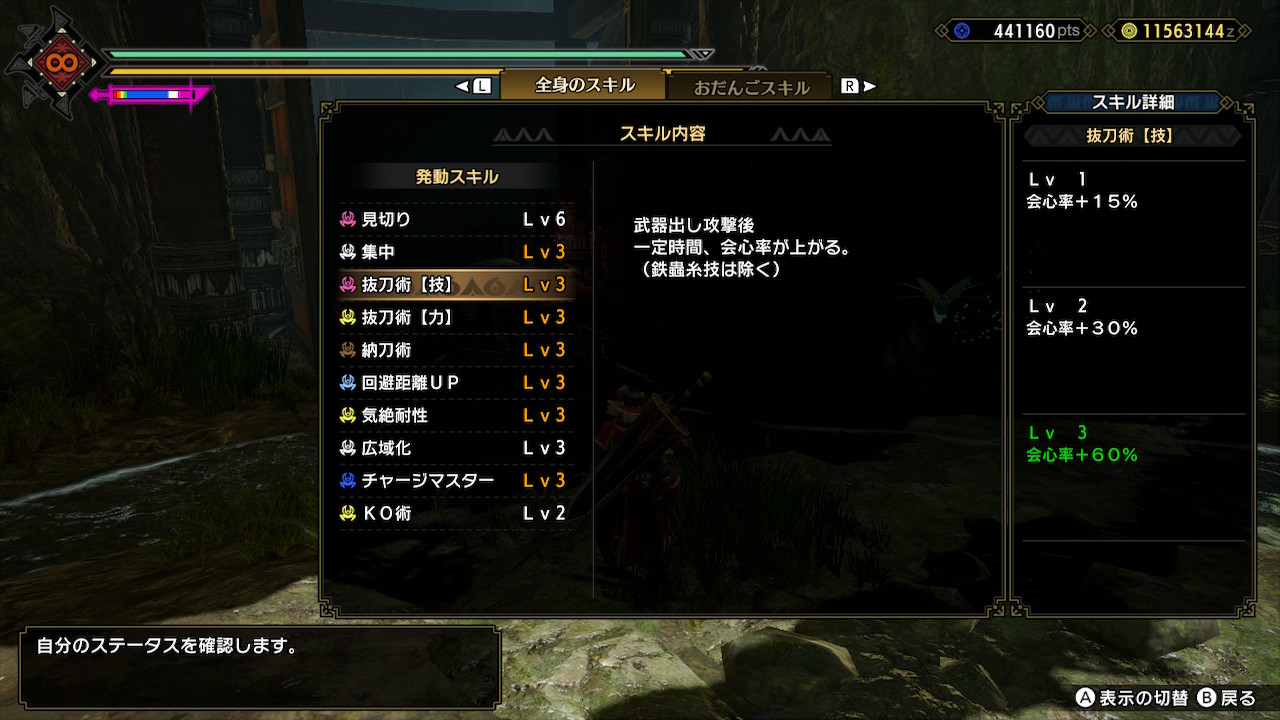Pick the 広域化 skill row
1280x720 pixels.
pos(455,448)
